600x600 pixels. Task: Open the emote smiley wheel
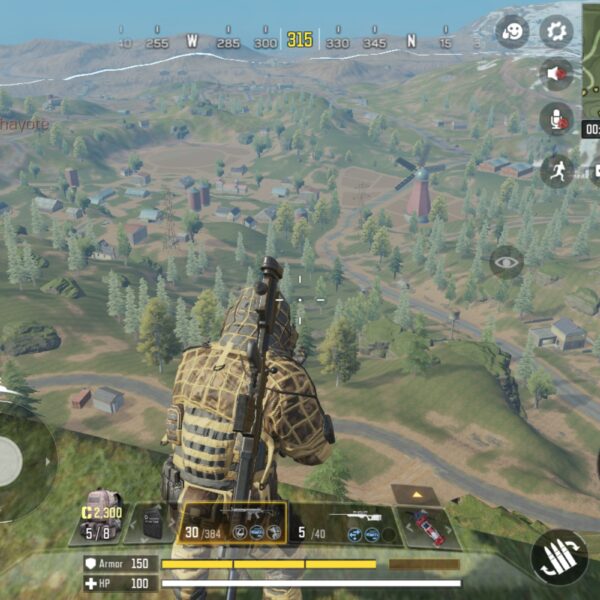512,30
